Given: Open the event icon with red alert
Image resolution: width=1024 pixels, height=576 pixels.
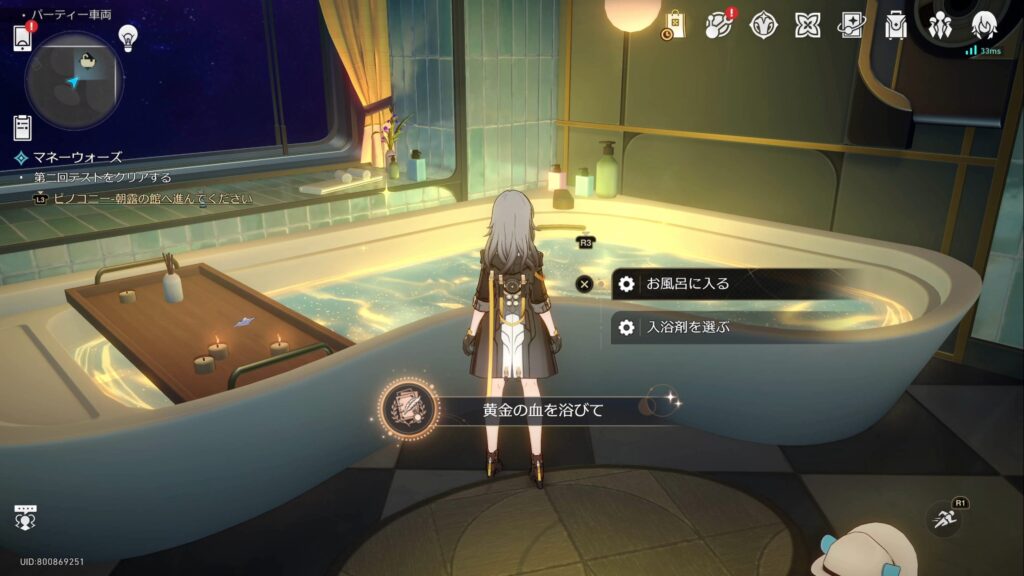Looking at the screenshot, I should pyautogui.click(x=719, y=25).
